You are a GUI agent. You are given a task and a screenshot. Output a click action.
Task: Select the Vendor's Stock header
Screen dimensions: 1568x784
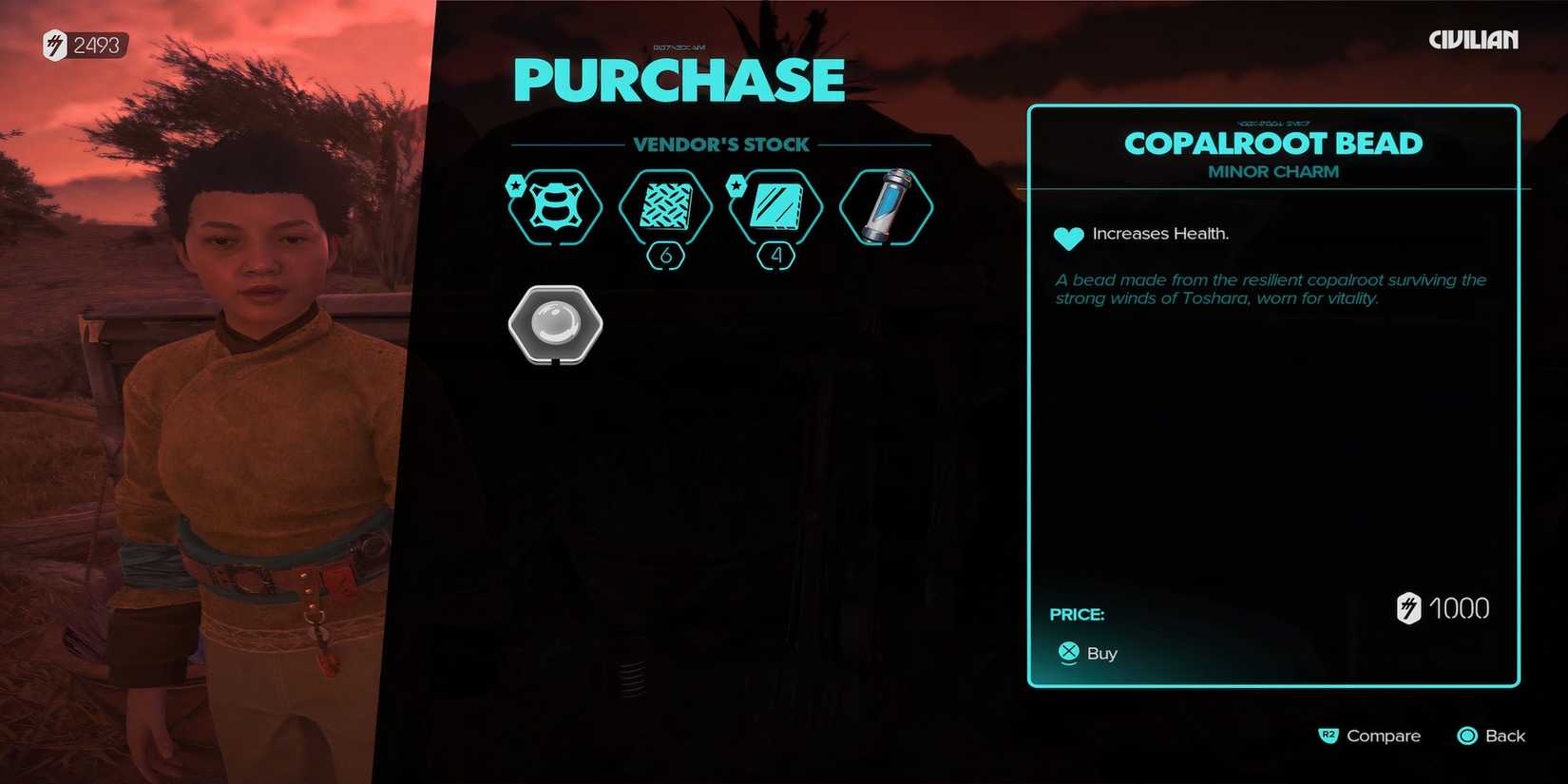(721, 143)
